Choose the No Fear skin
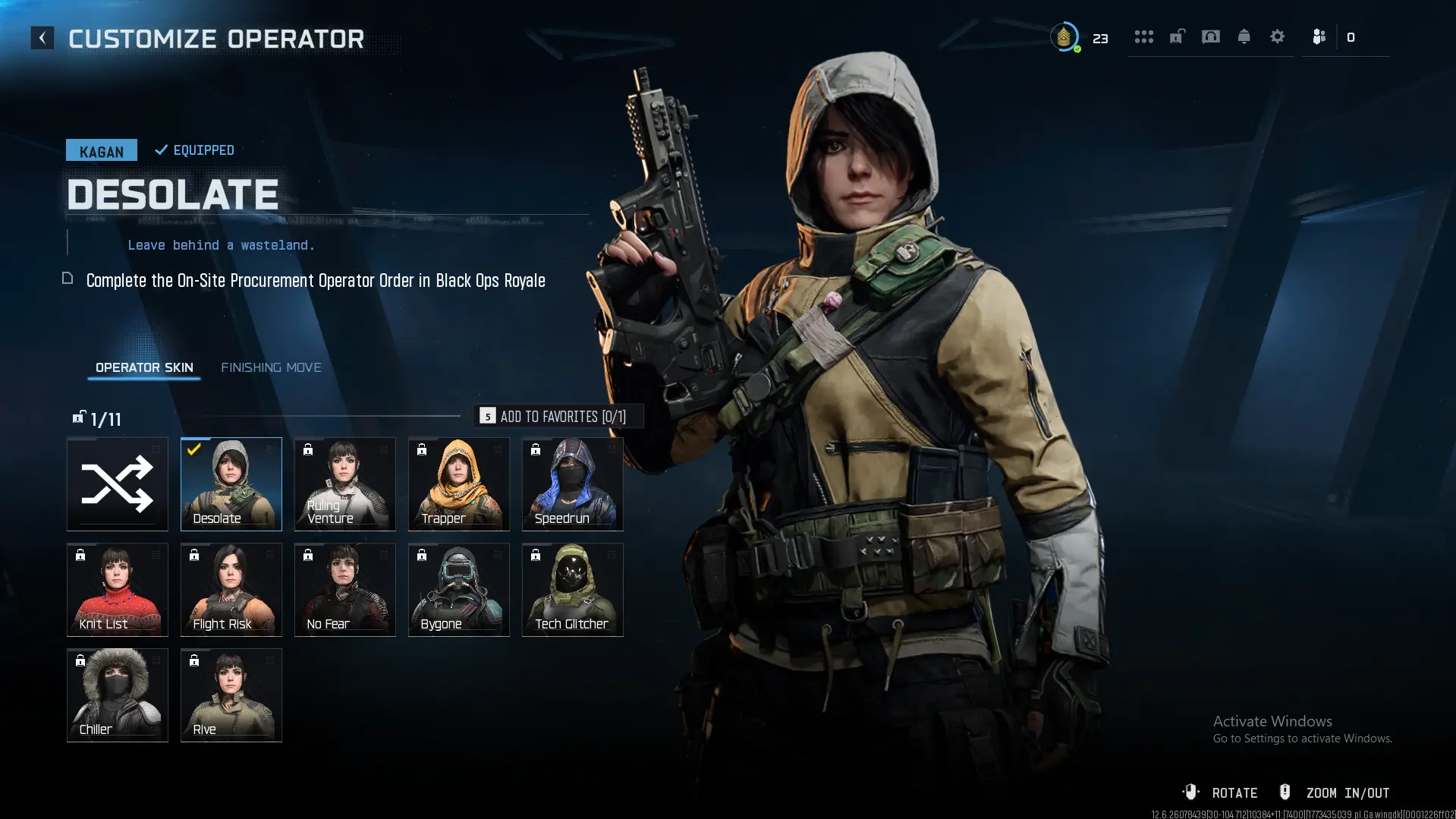This screenshot has height=819, width=1456. 345,589
